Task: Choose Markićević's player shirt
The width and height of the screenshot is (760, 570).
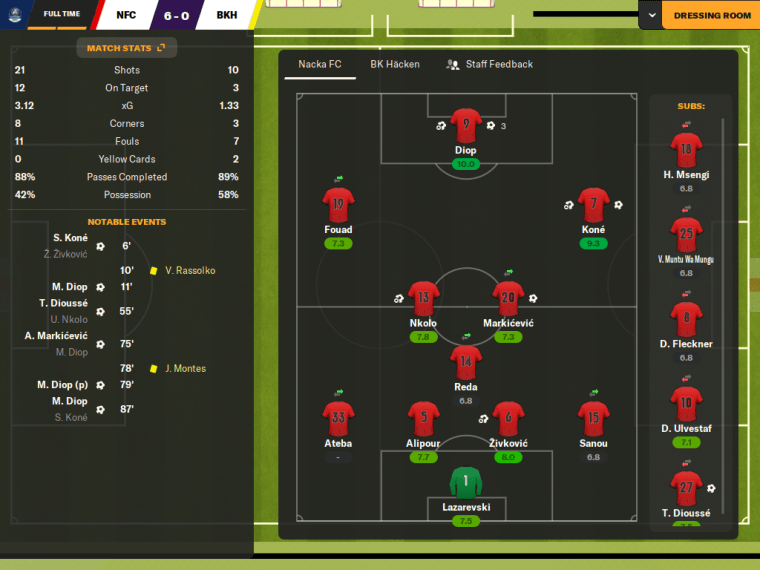Action: click(508, 299)
